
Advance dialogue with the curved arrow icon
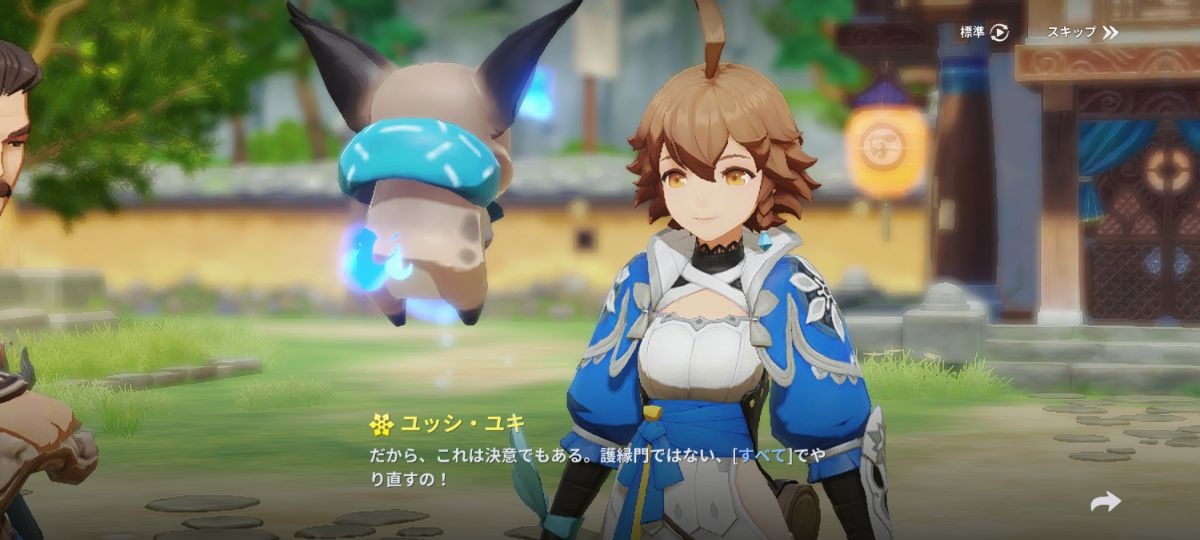pyautogui.click(x=1105, y=502)
